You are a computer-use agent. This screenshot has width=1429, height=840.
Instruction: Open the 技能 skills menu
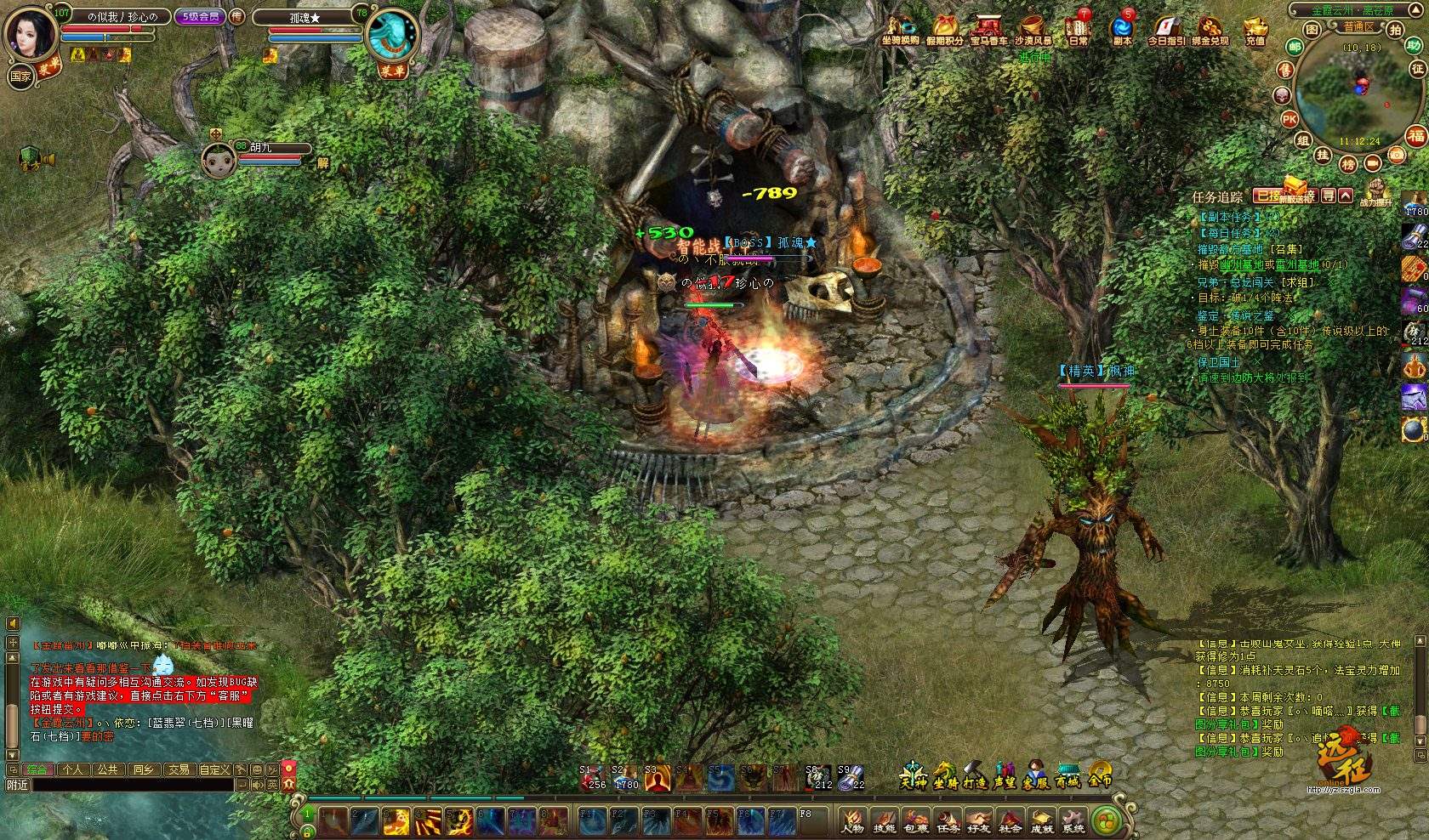tap(885, 820)
